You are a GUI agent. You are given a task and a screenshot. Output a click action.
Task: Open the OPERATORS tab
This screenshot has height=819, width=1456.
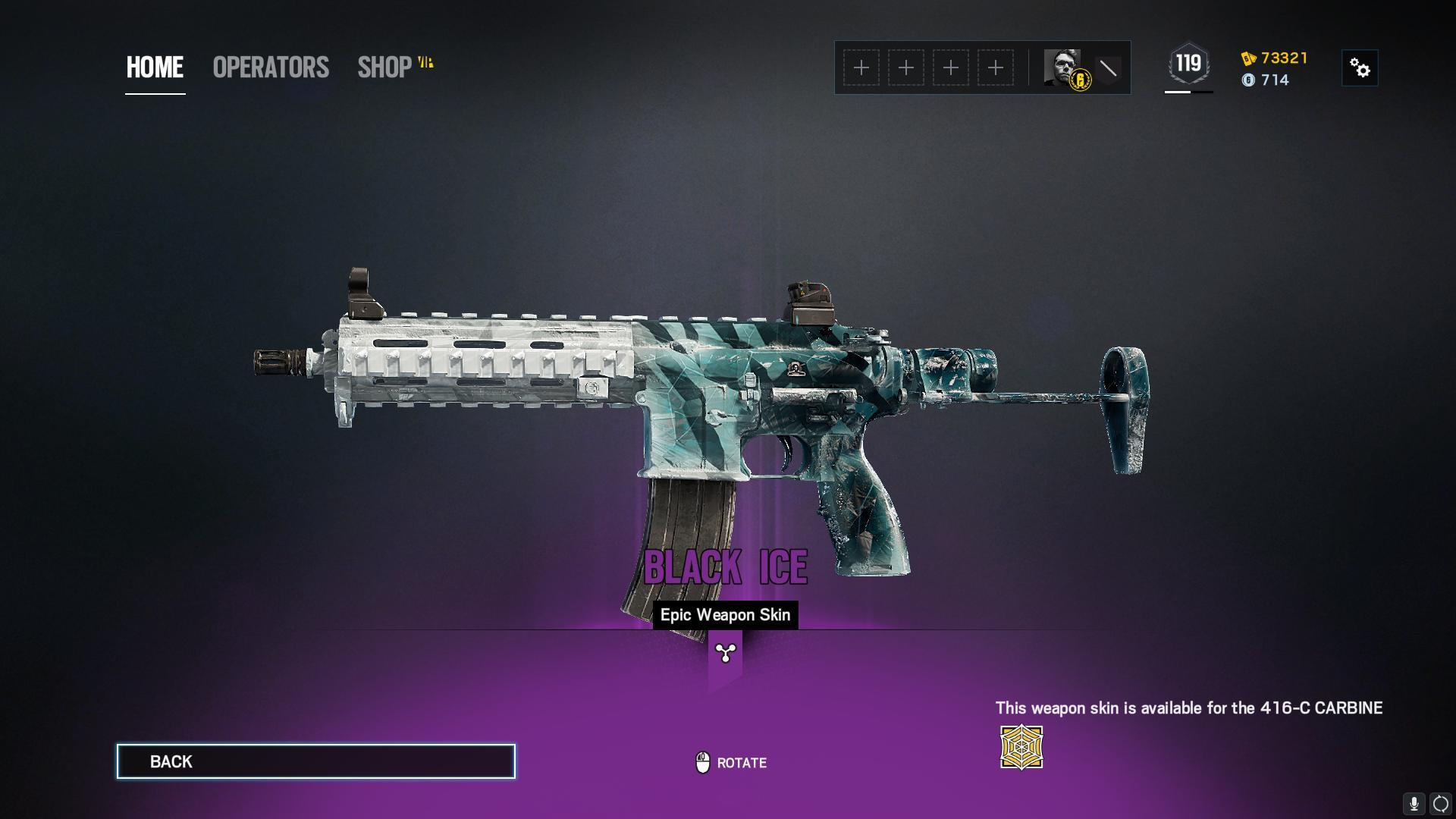271,67
